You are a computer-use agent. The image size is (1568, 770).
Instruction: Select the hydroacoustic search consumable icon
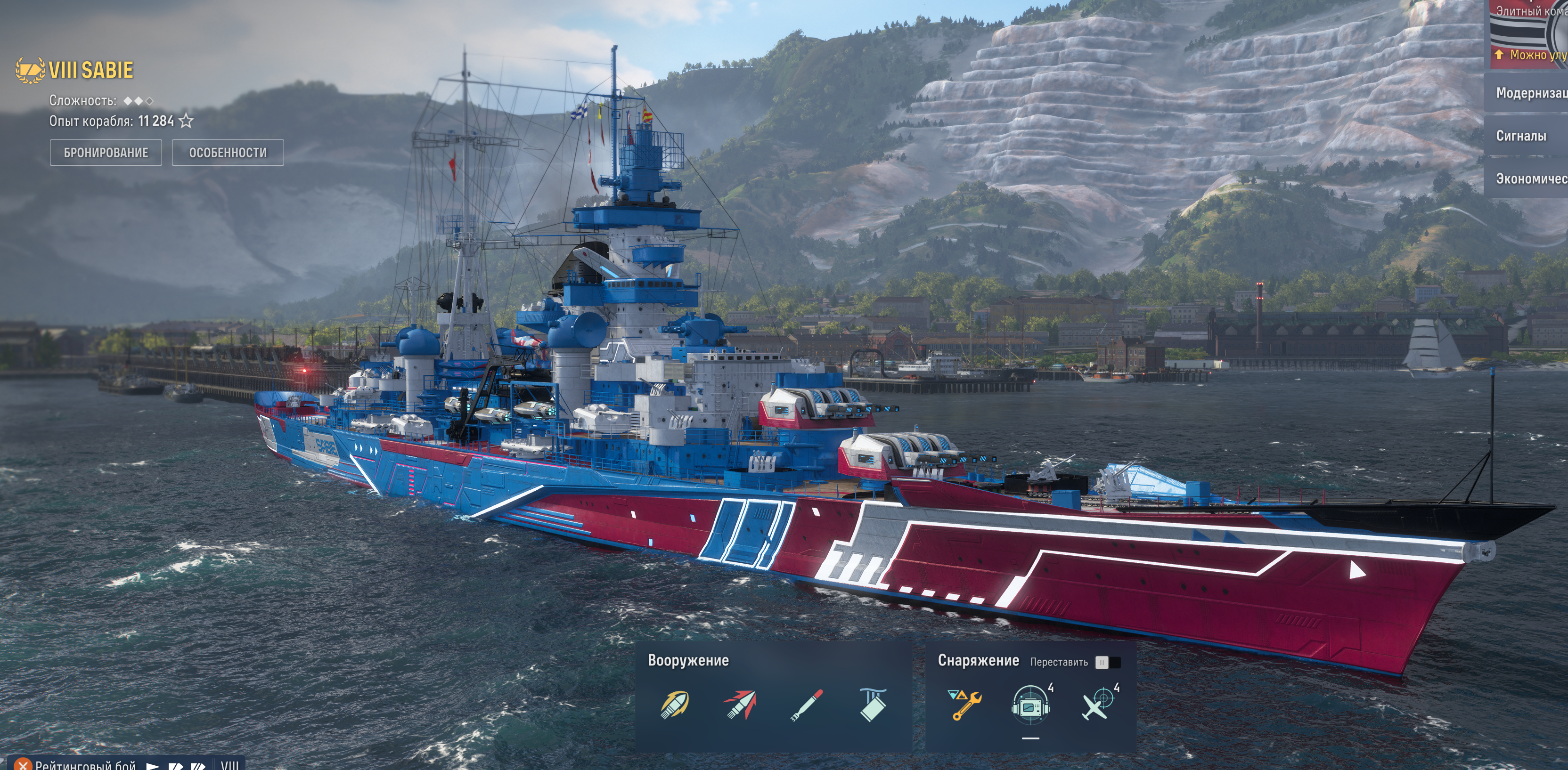pyautogui.click(x=1030, y=705)
